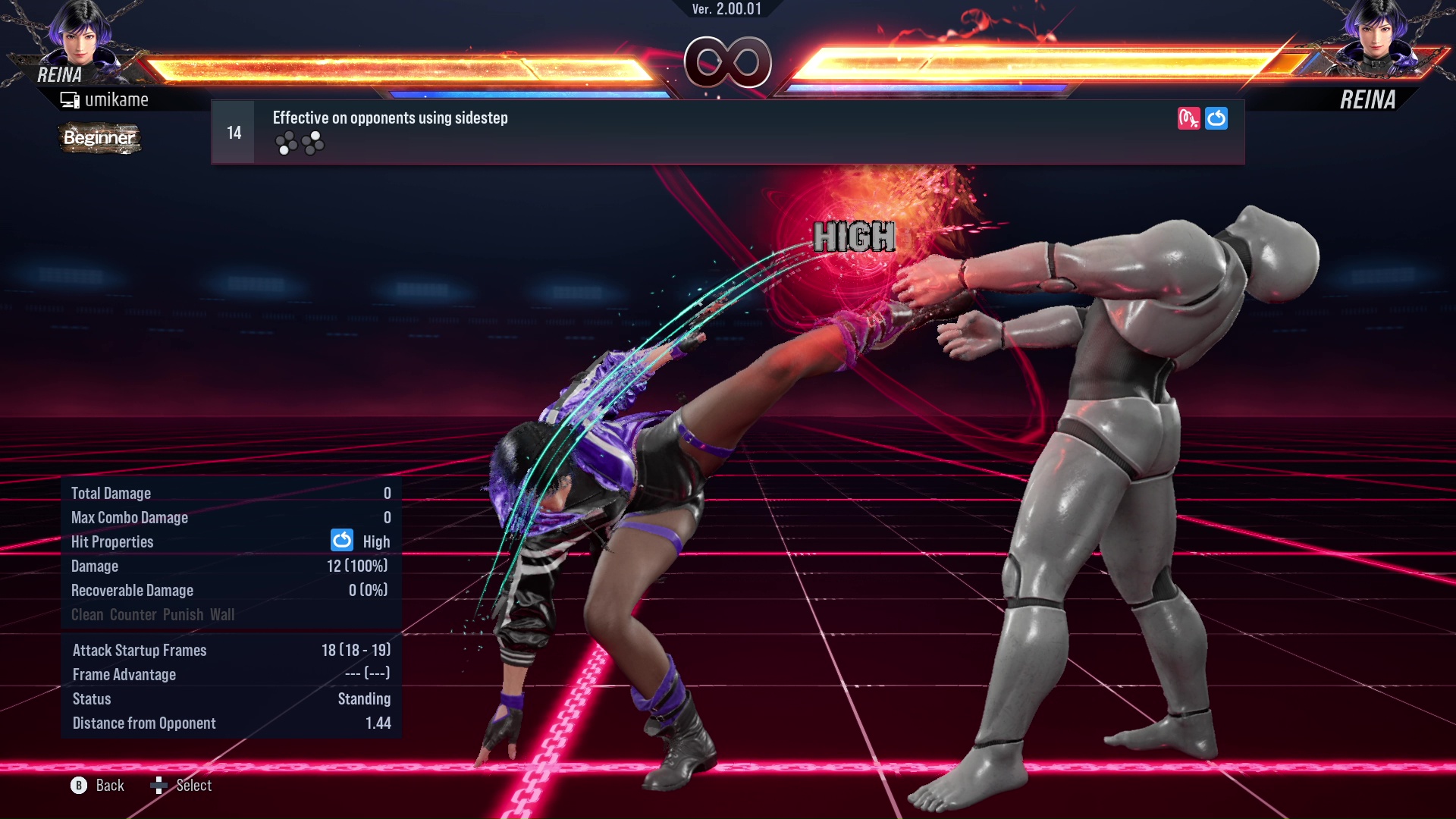Image resolution: width=1456 pixels, height=819 pixels.
Task: Click the second button-combination command icon
Action: (311, 143)
